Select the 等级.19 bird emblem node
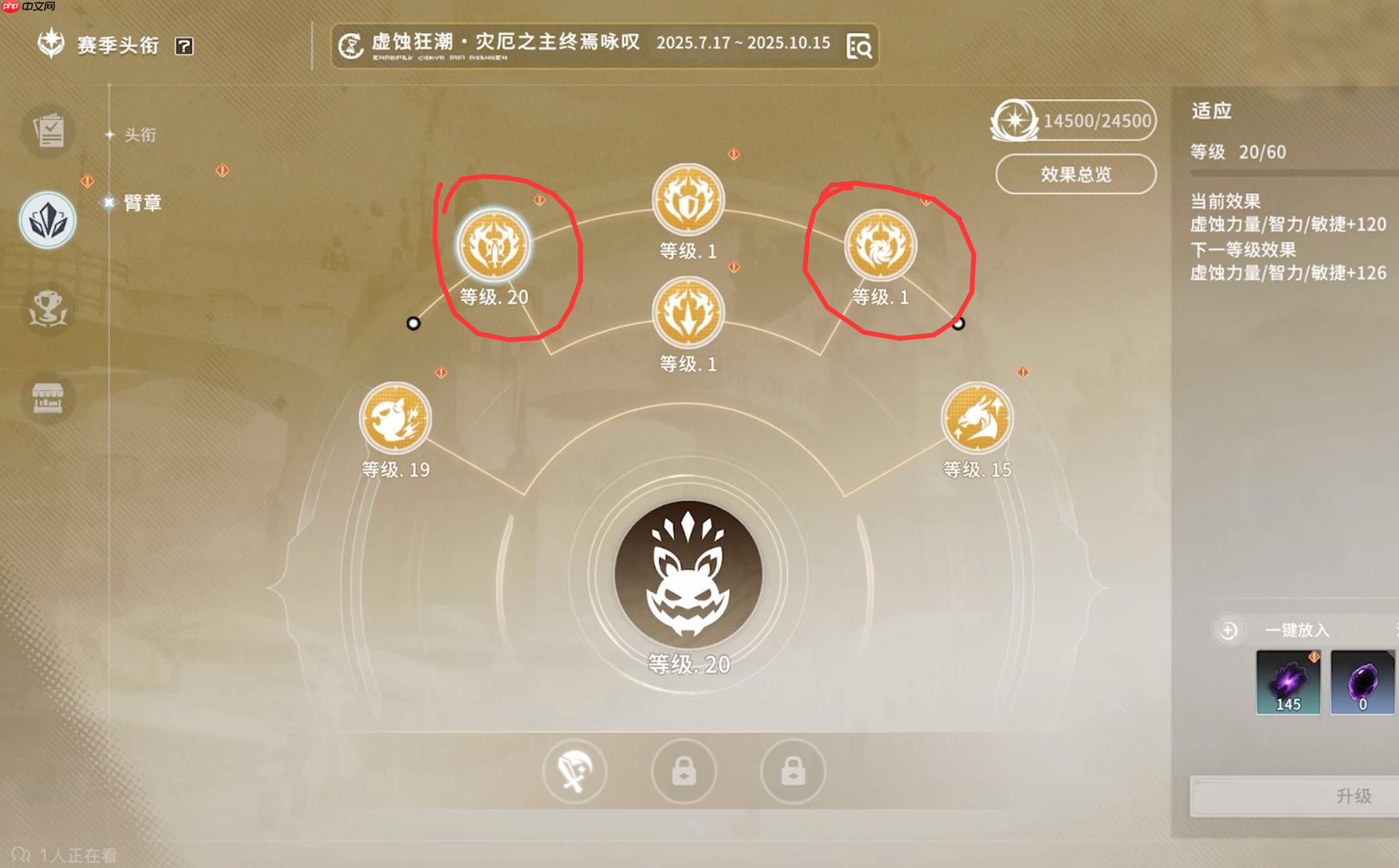The height and width of the screenshot is (868, 1399). click(x=395, y=419)
